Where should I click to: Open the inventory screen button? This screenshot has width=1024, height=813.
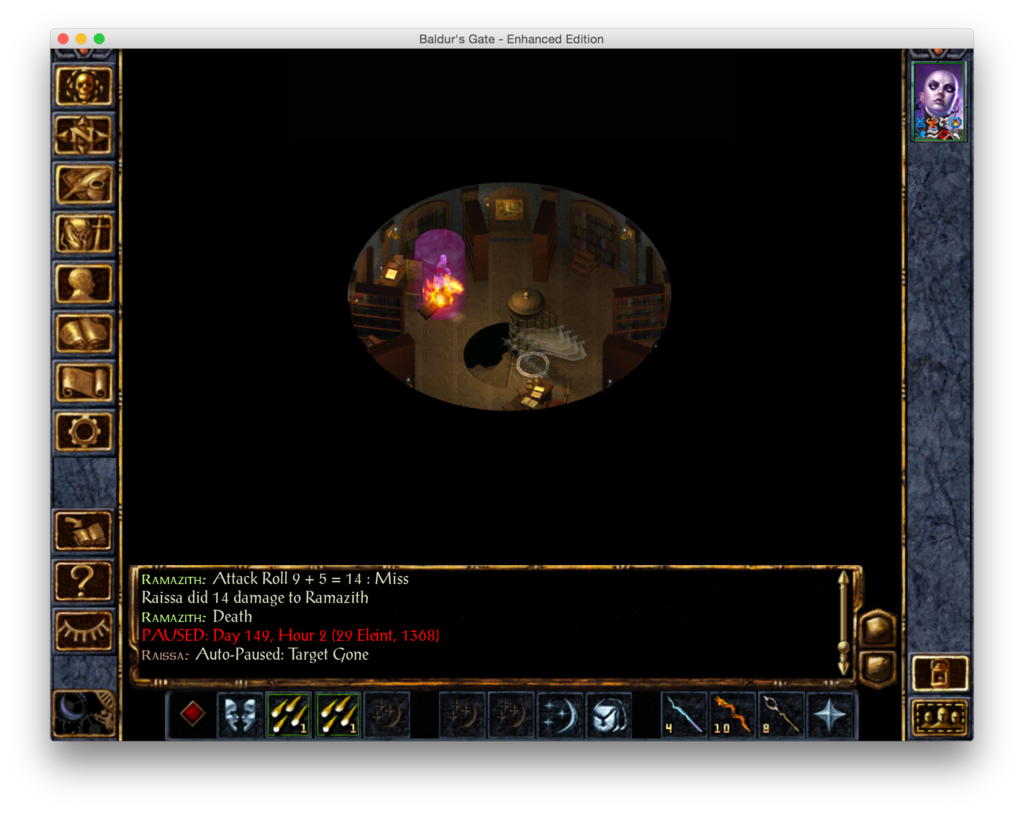84,235
